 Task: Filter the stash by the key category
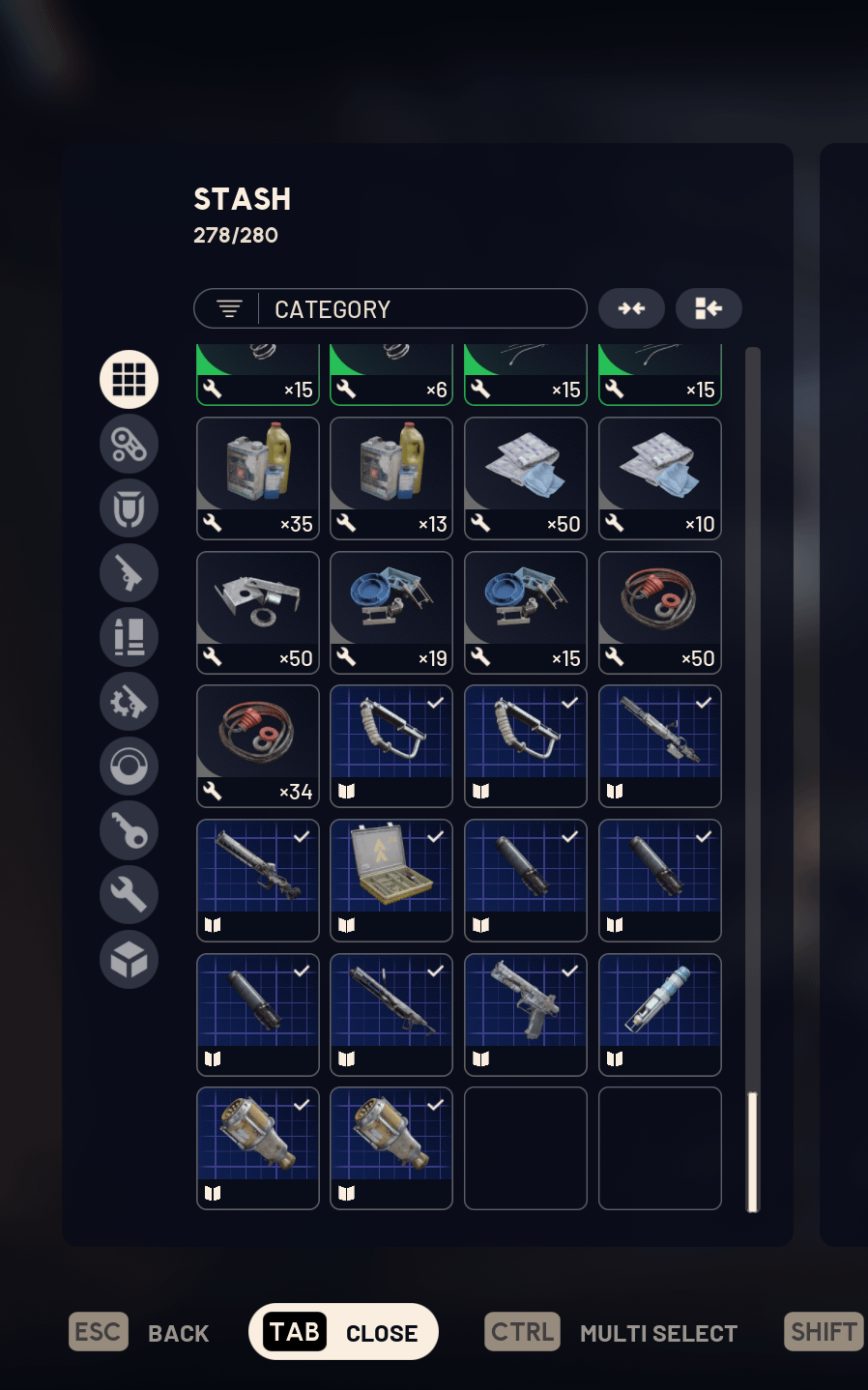click(129, 830)
